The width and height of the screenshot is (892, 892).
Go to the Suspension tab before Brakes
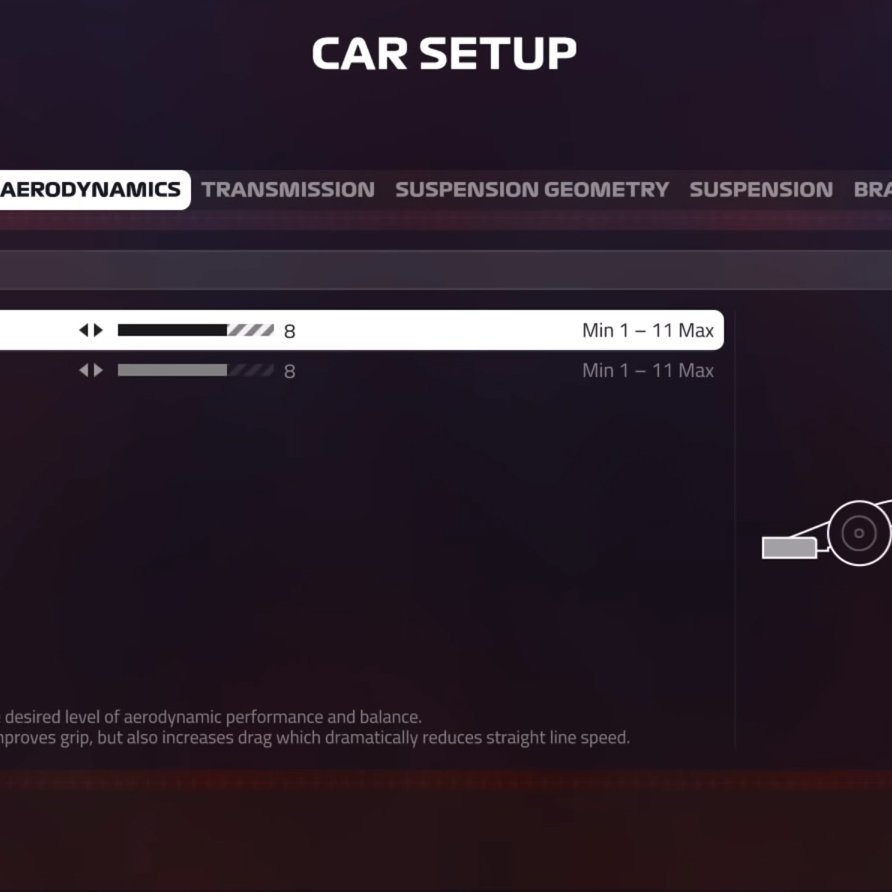click(761, 190)
